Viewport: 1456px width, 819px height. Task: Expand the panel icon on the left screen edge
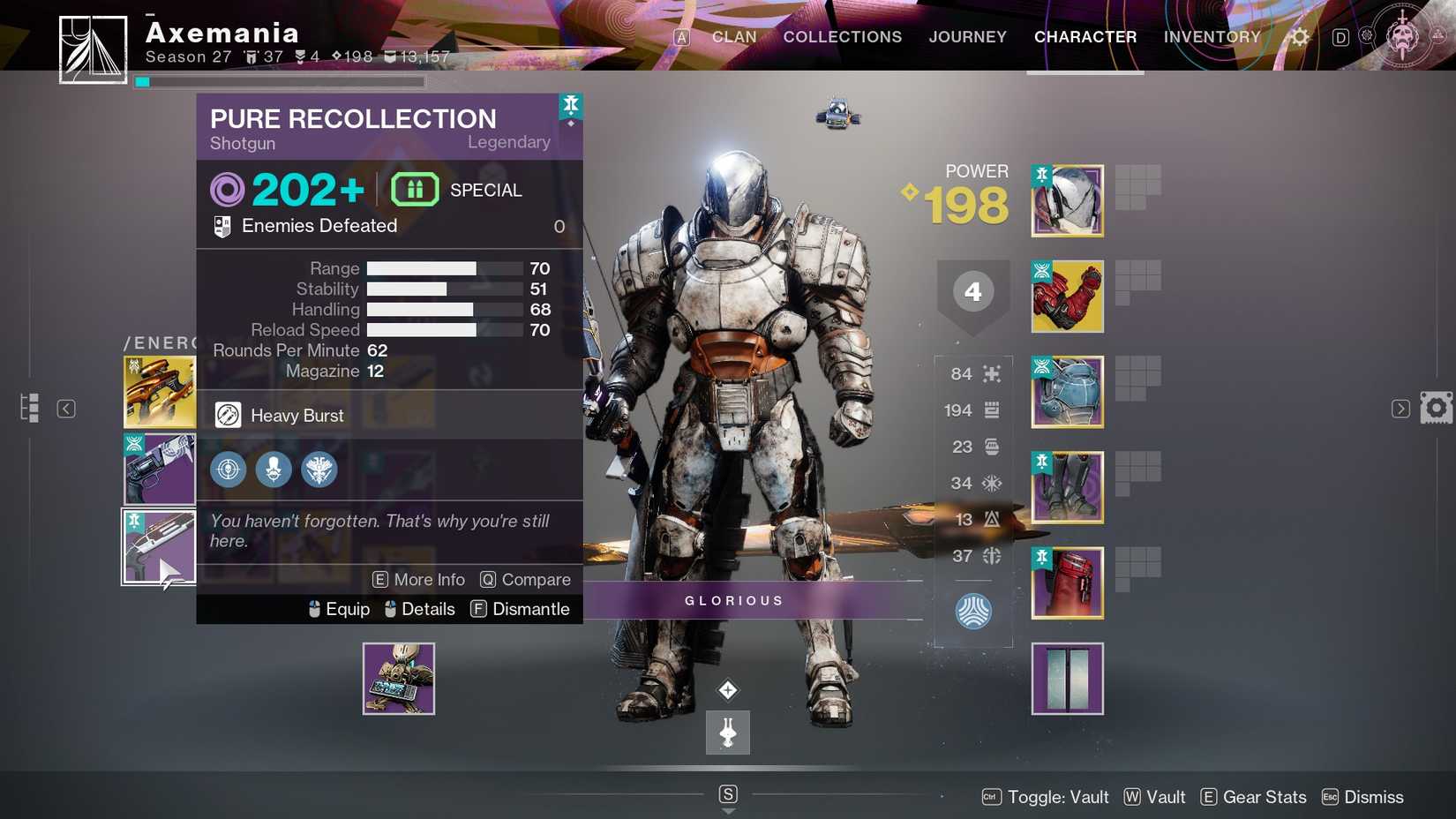(29, 408)
